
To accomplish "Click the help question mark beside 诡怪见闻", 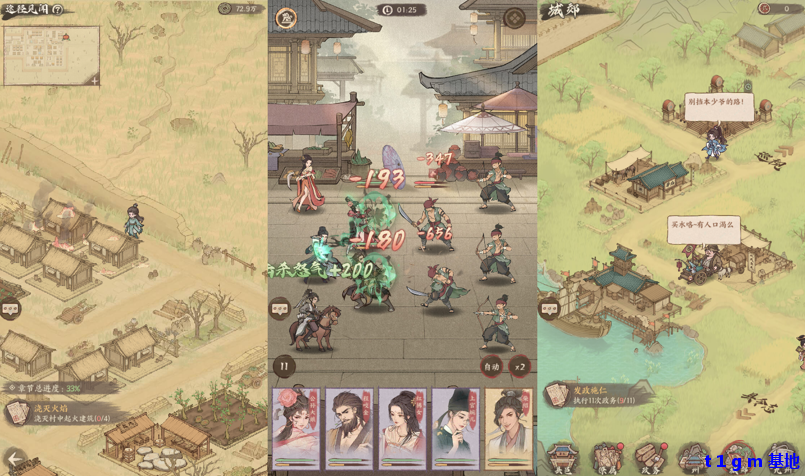I will point(57,9).
